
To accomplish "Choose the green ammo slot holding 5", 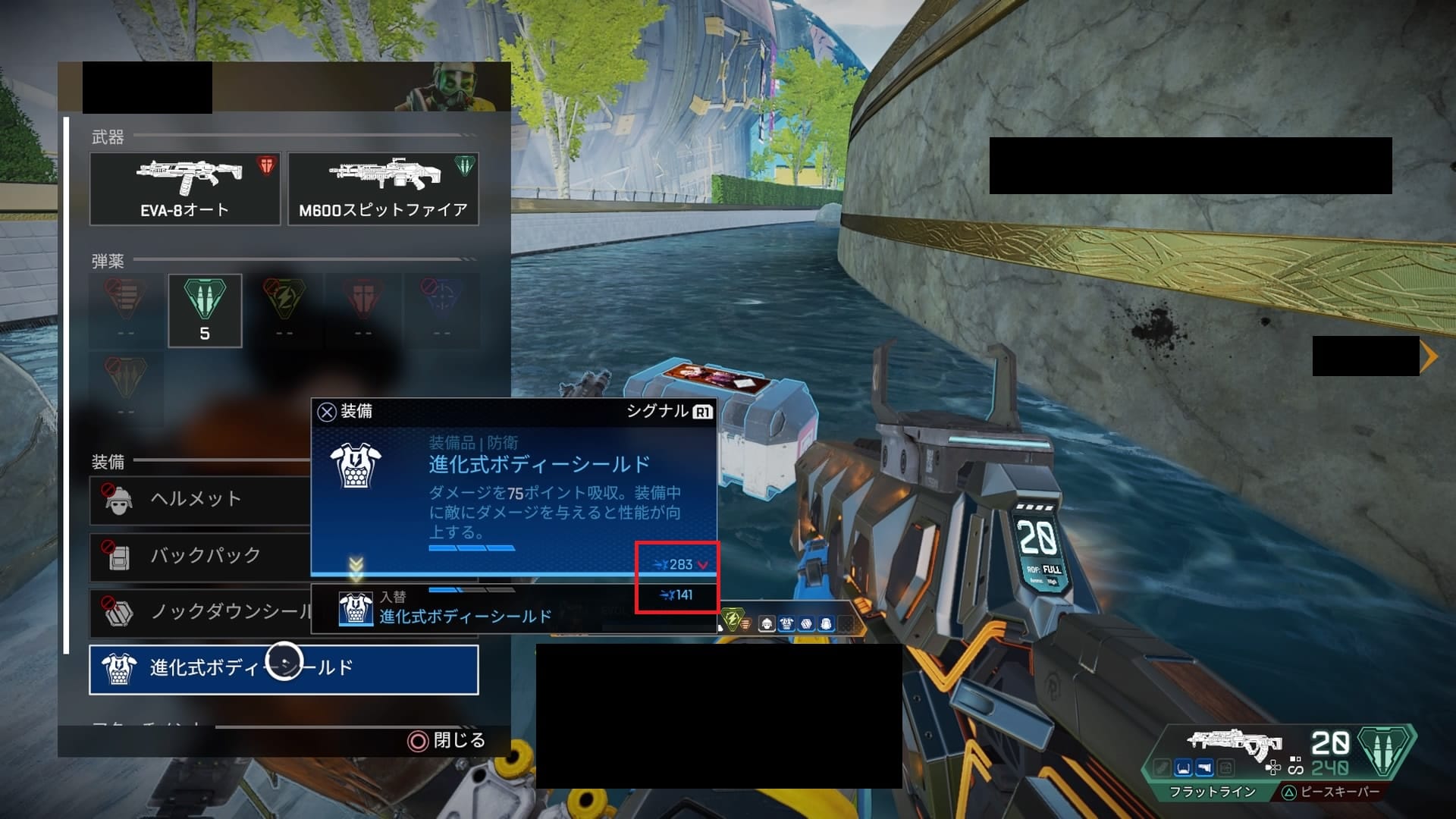I will (x=205, y=310).
